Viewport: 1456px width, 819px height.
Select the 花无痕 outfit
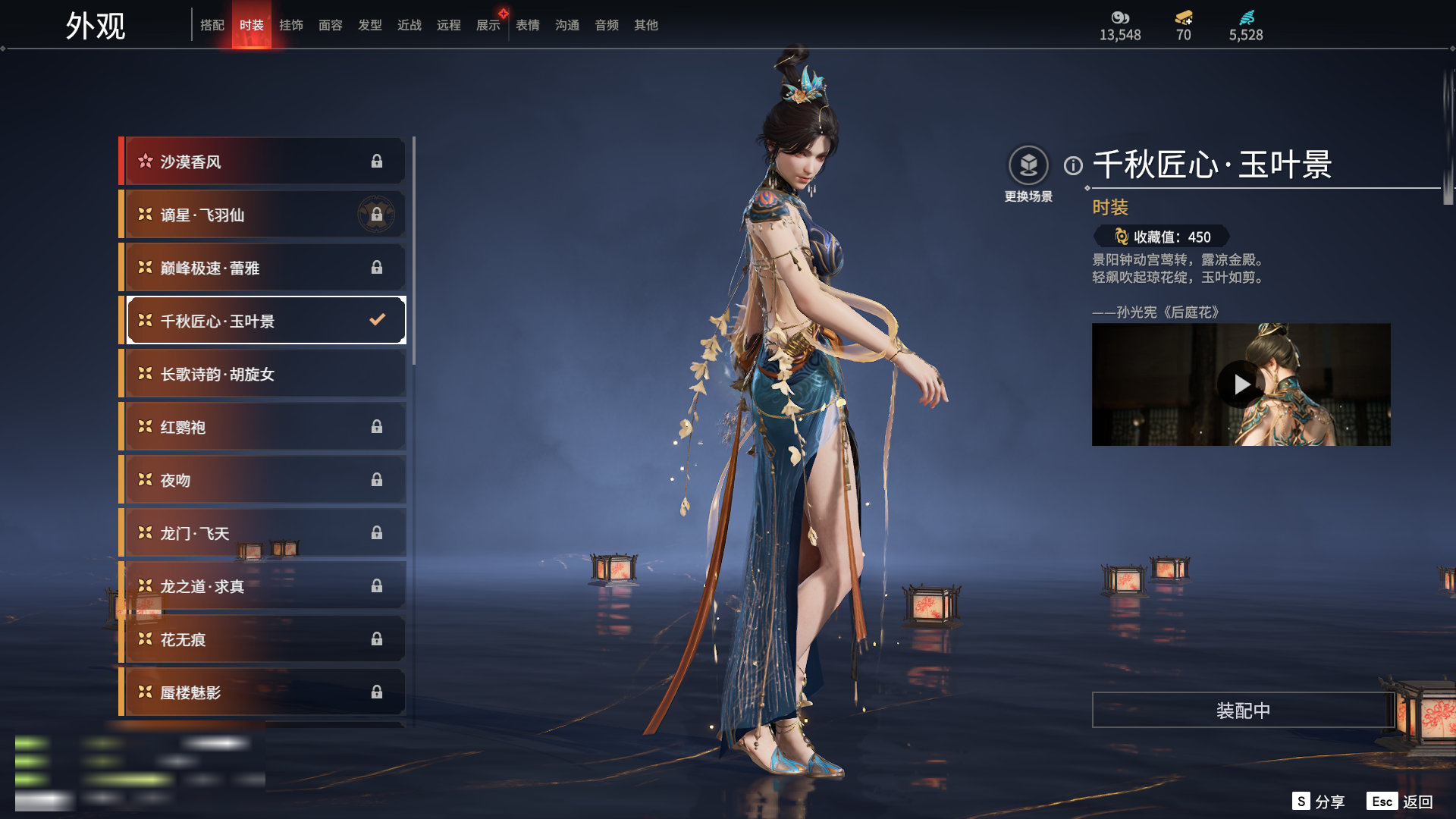(262, 639)
